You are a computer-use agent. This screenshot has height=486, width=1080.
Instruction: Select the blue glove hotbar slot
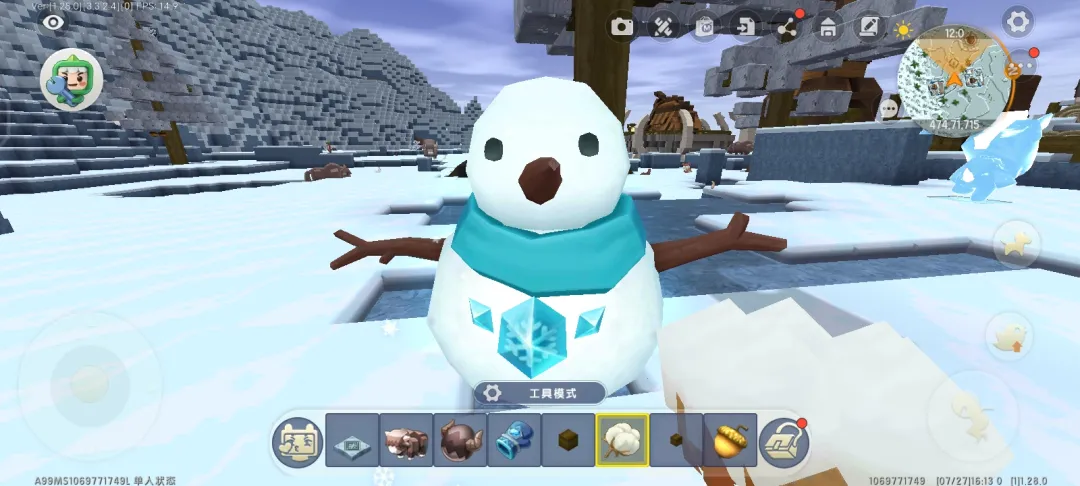pos(513,440)
